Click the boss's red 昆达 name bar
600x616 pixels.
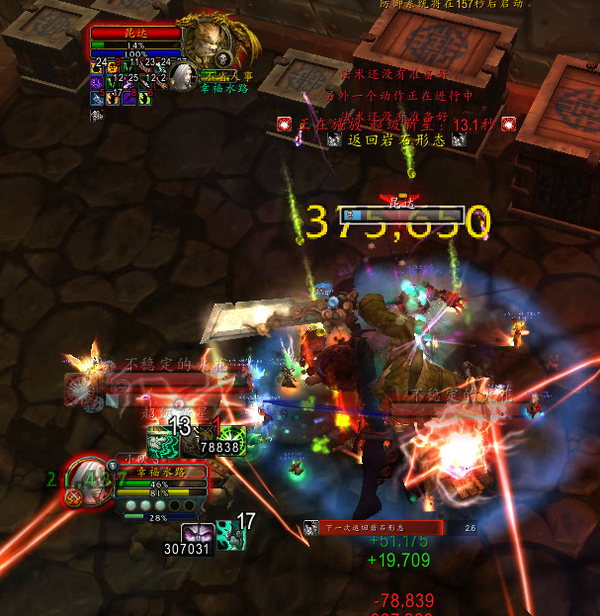coord(136,33)
